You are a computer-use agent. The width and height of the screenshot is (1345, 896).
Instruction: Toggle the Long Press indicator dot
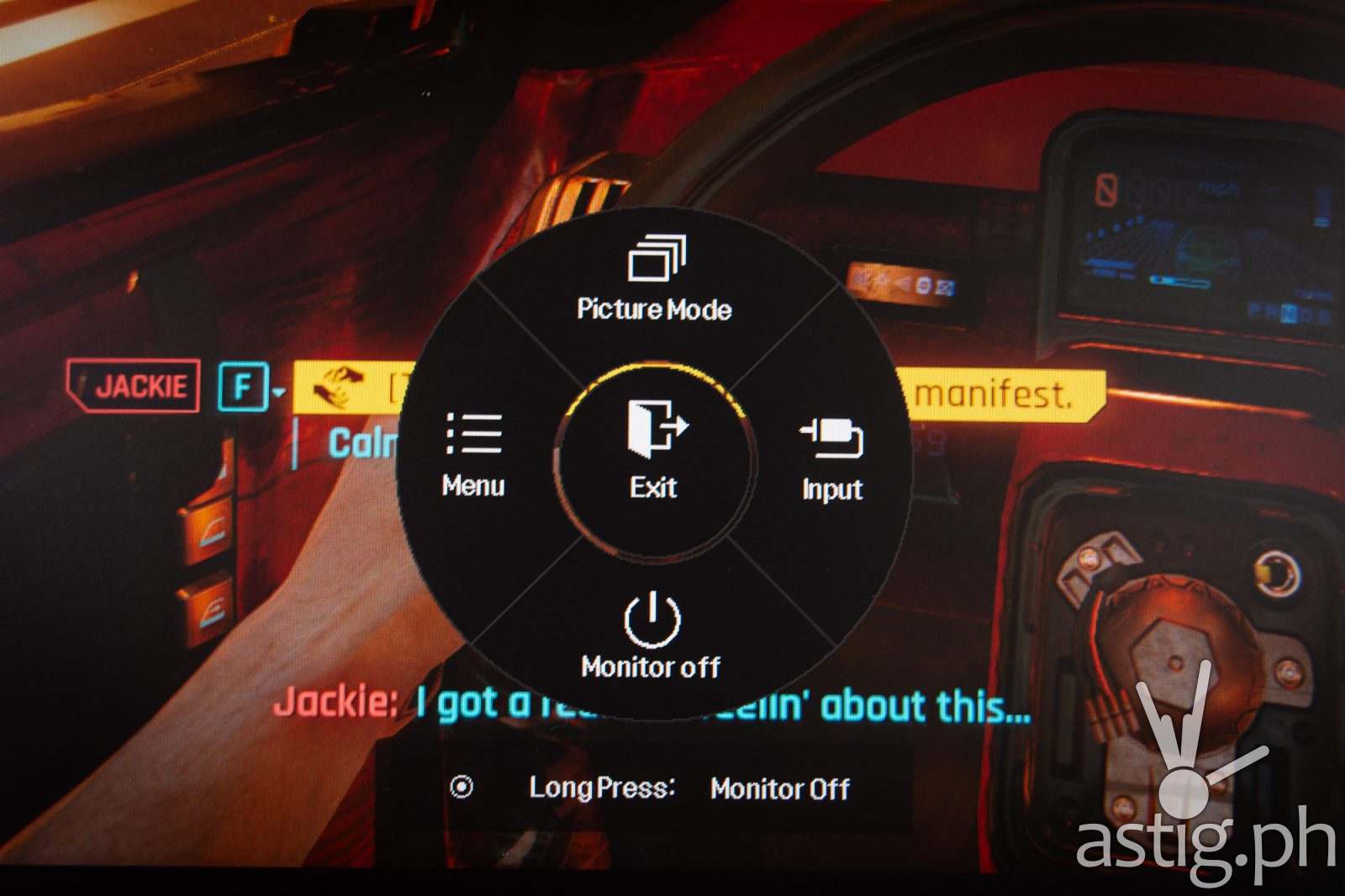point(460,788)
